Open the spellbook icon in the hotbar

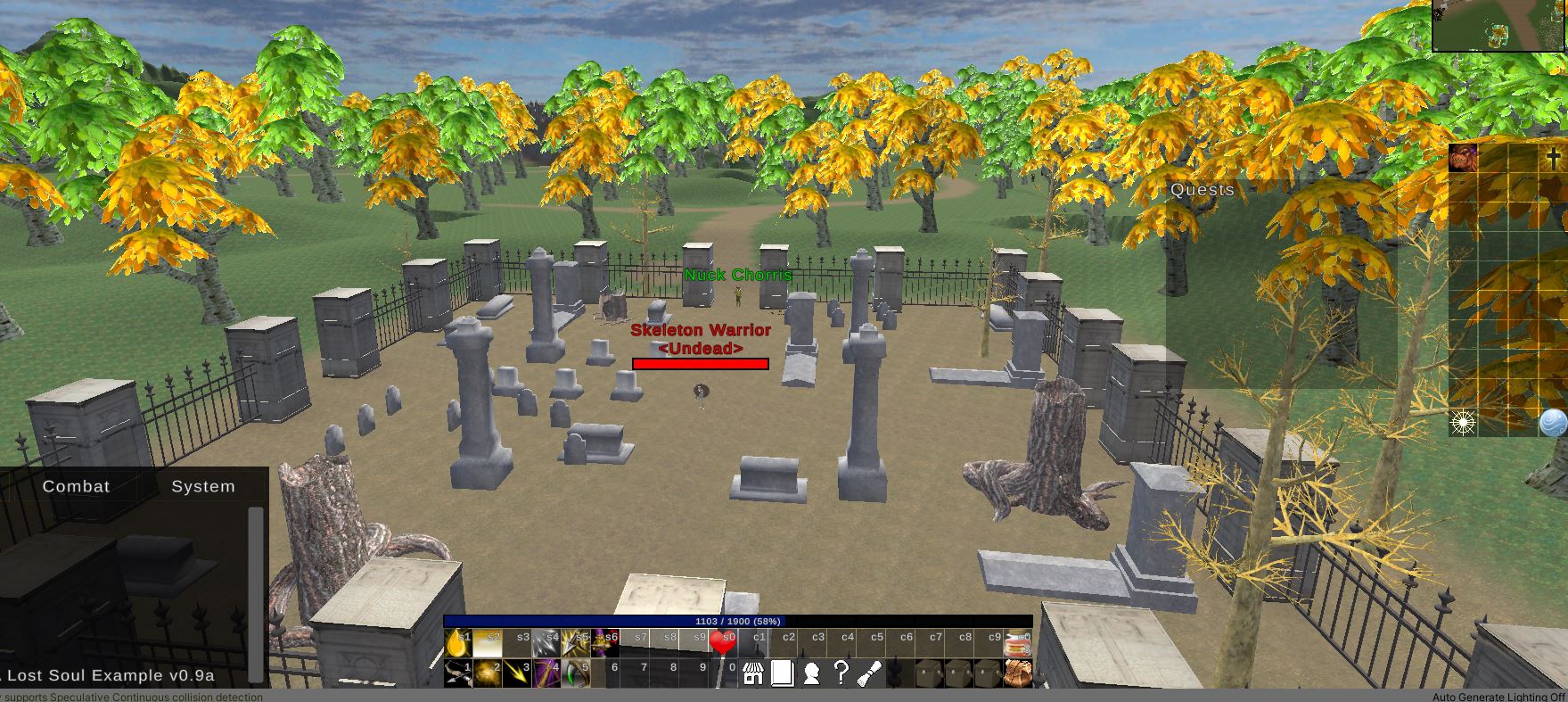click(x=782, y=673)
